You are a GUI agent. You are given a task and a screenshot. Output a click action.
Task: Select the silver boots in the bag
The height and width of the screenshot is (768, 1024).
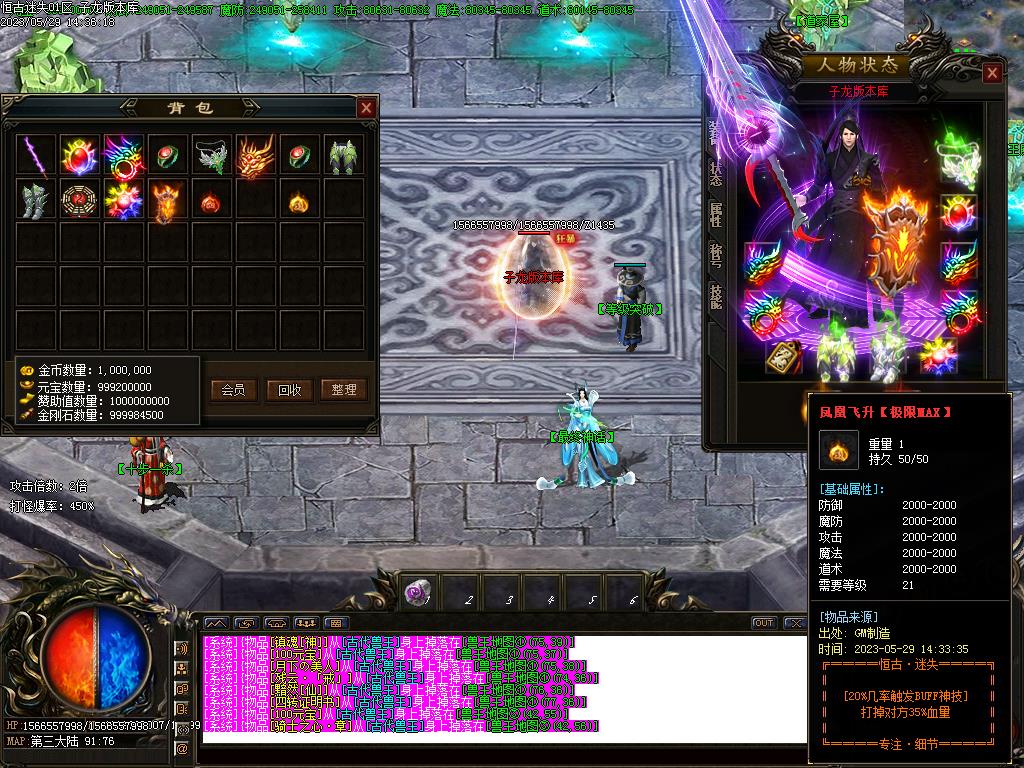pyautogui.click(x=37, y=200)
